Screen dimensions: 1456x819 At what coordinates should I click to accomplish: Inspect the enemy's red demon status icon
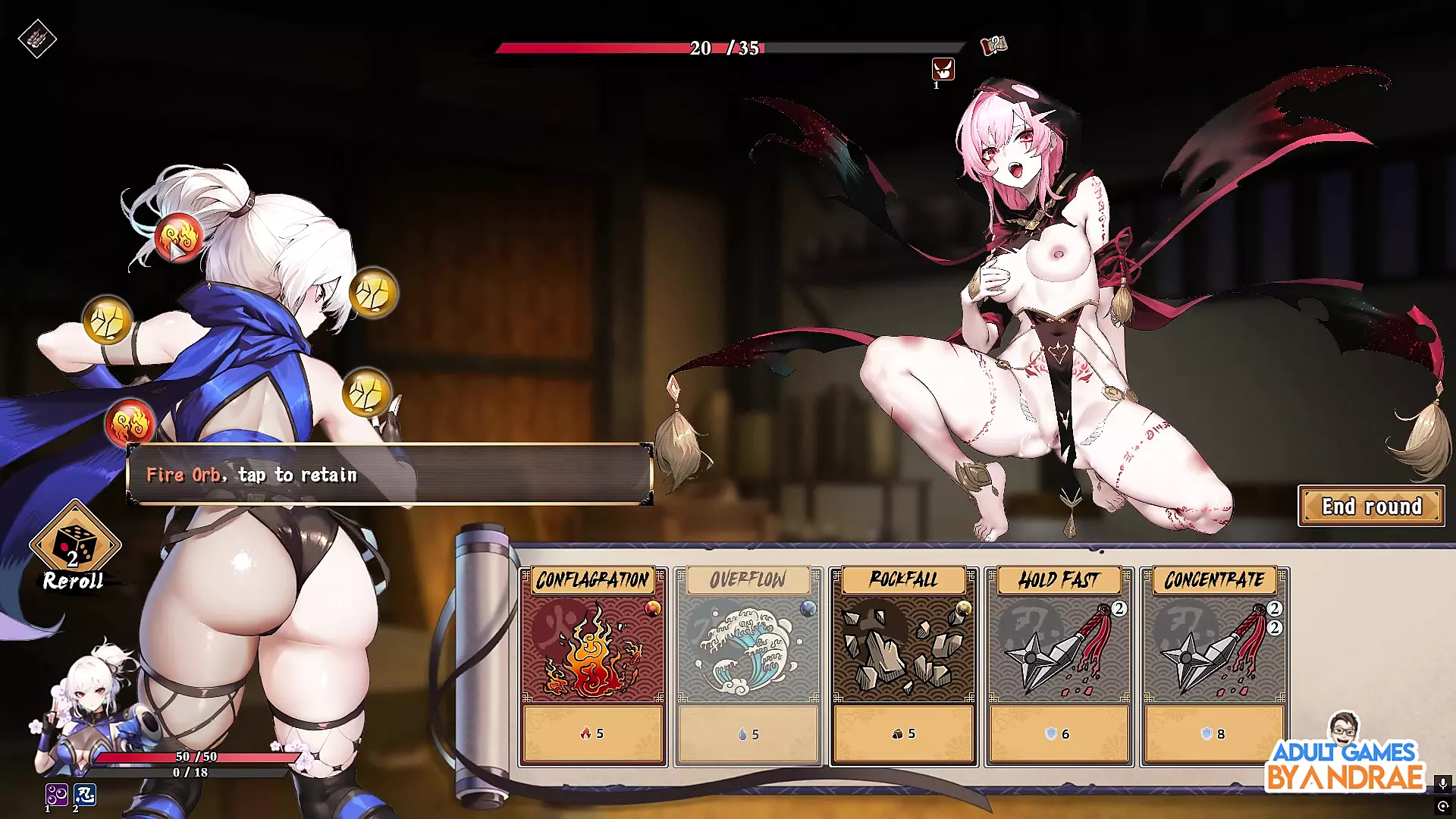pos(943,70)
